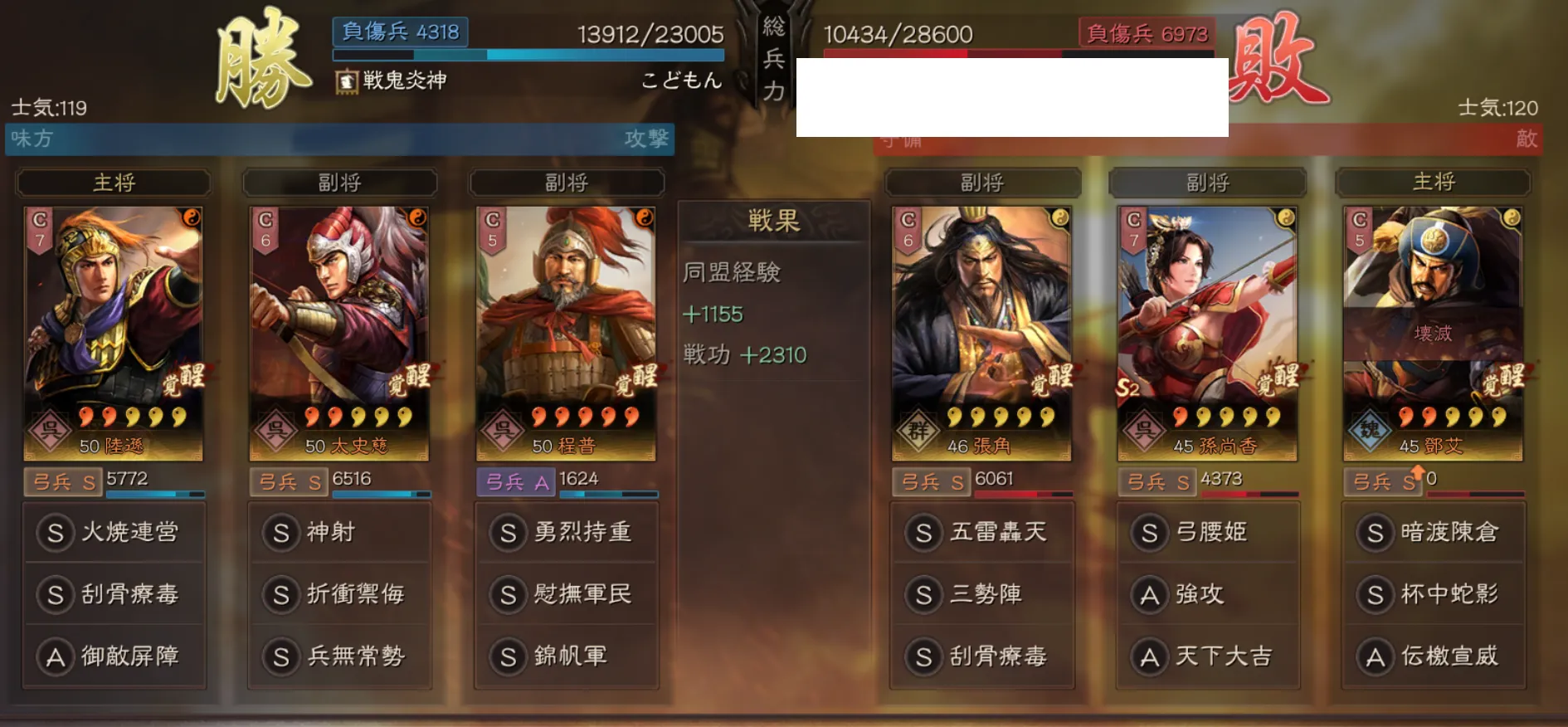The image size is (1568, 727).
Task: View the enemy 張角 general card
Action: (x=981, y=332)
